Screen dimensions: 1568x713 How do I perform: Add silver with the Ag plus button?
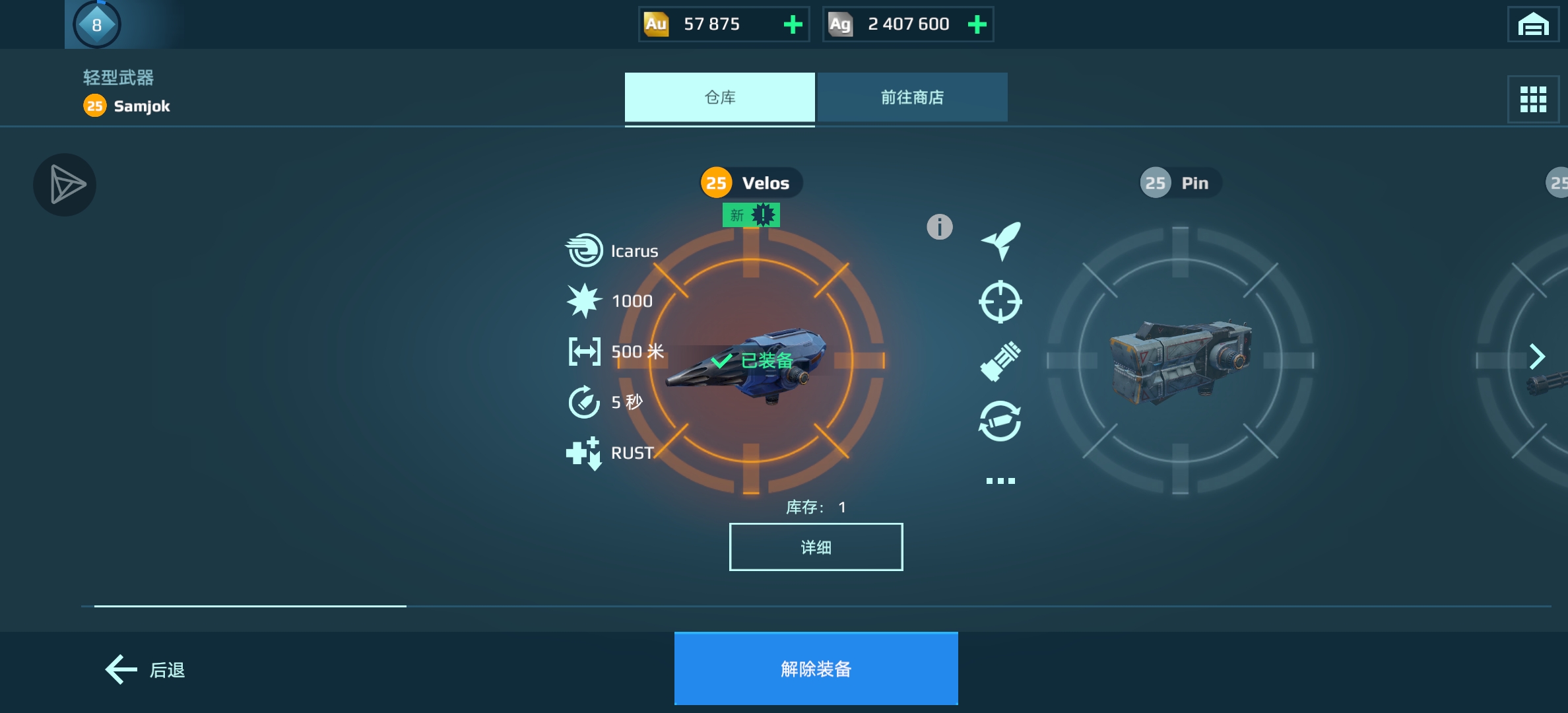coord(977,24)
